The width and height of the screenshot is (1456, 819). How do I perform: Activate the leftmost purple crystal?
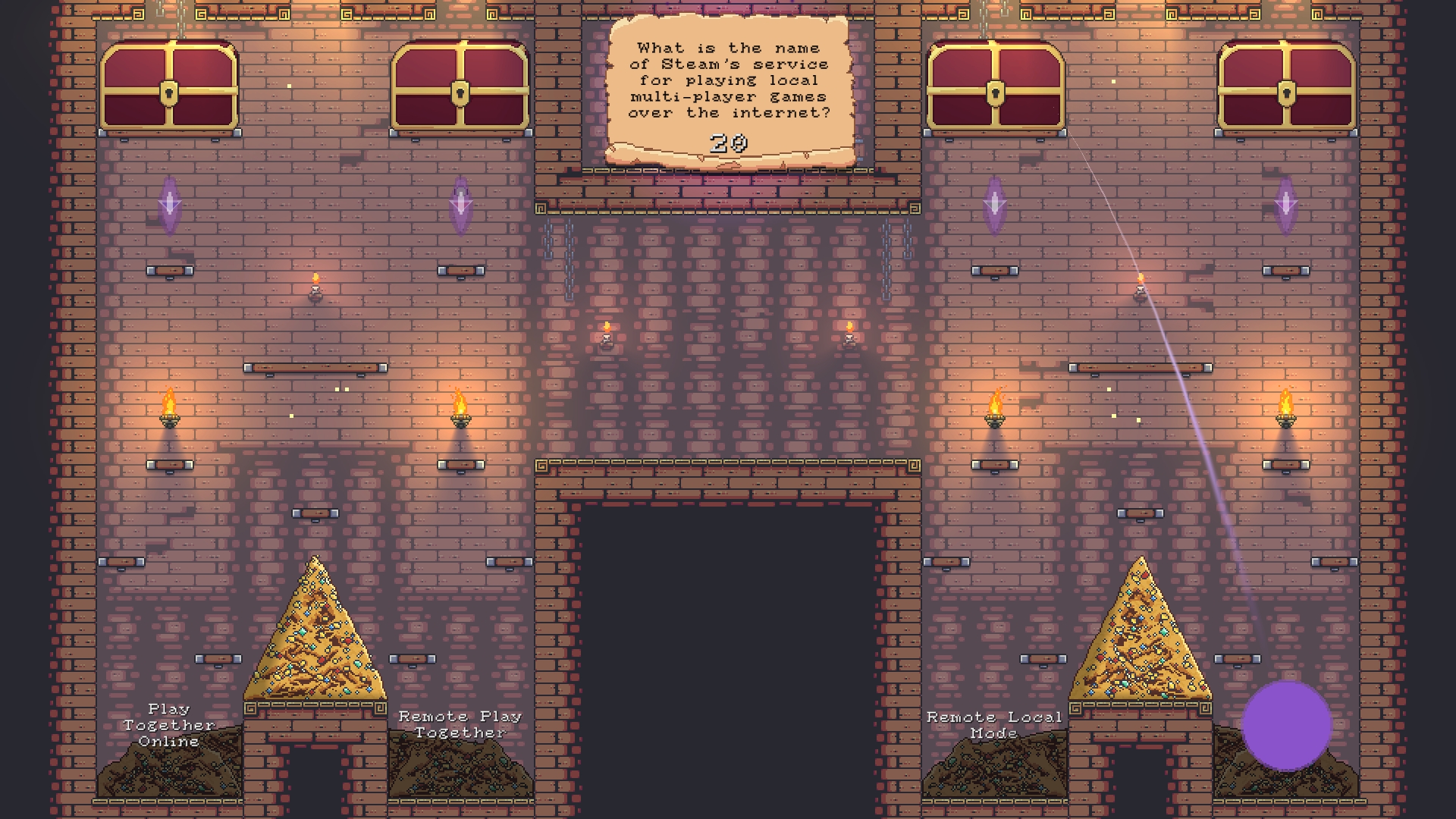click(x=171, y=203)
